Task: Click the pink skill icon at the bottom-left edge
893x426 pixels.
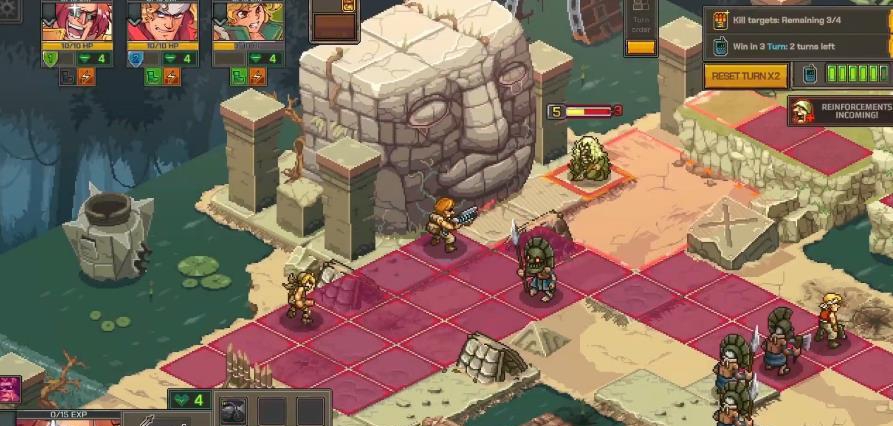Action: point(8,389)
